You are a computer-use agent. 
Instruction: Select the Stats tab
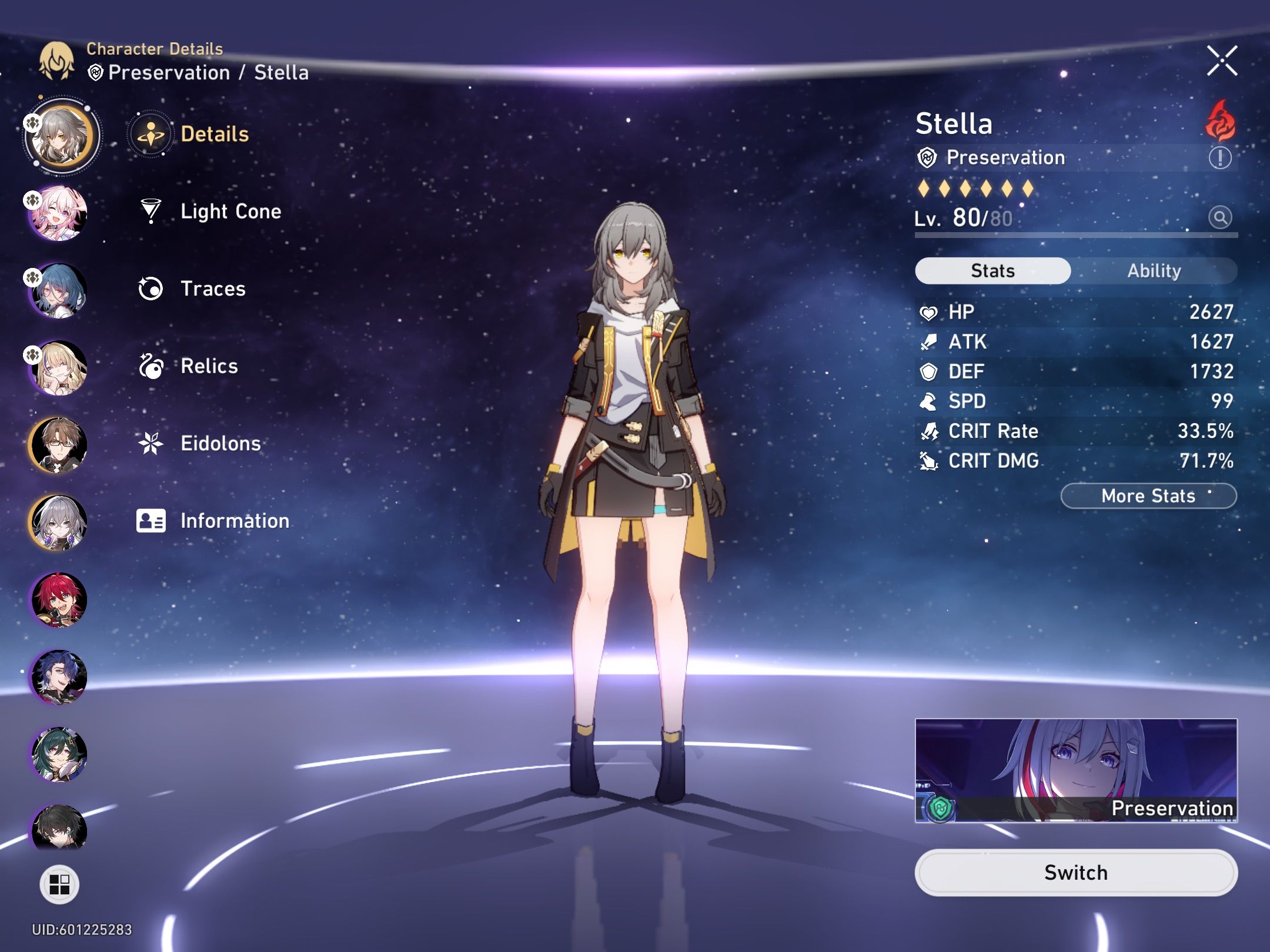click(x=992, y=270)
